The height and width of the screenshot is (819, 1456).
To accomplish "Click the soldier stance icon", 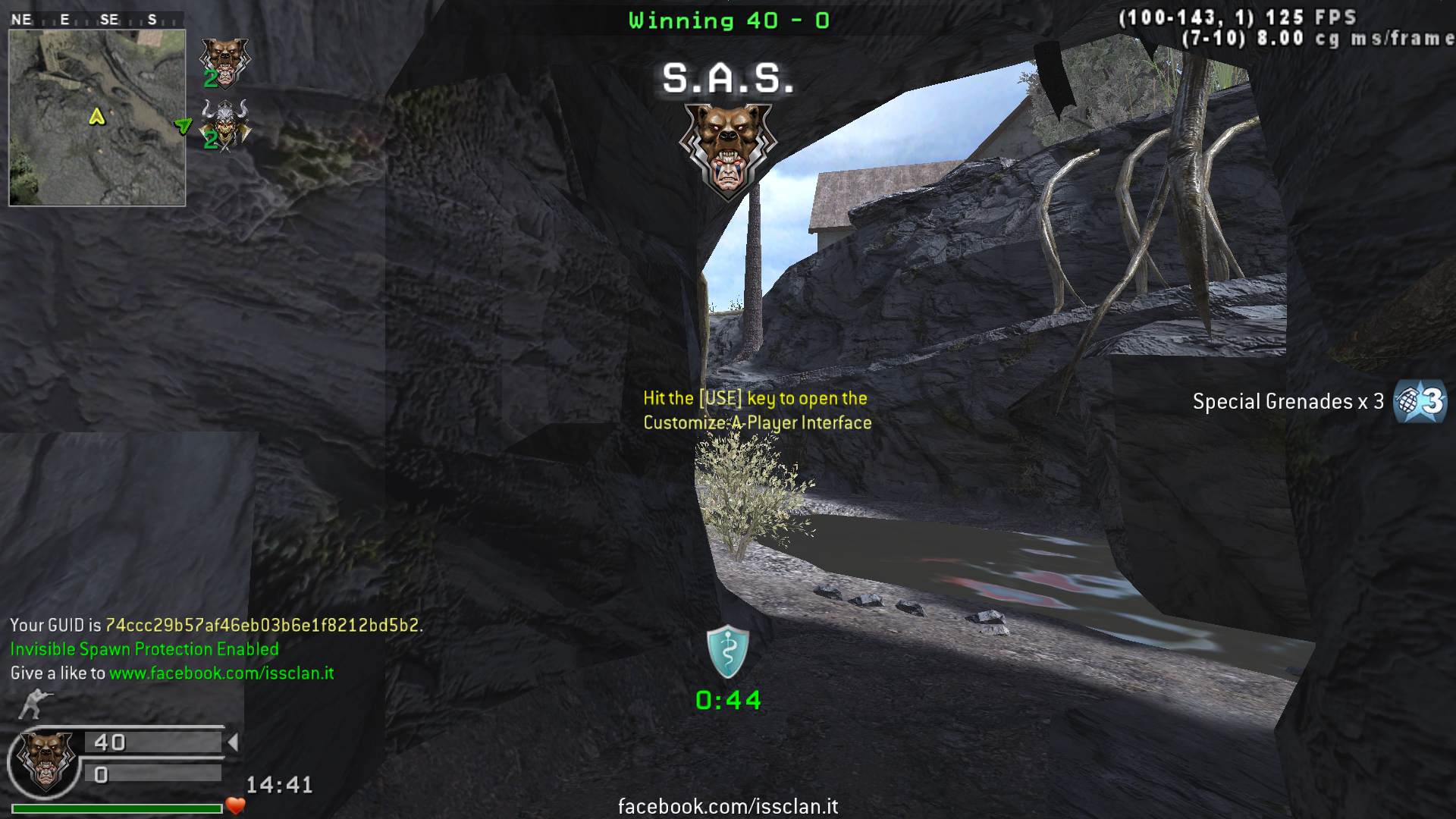I will [x=34, y=704].
